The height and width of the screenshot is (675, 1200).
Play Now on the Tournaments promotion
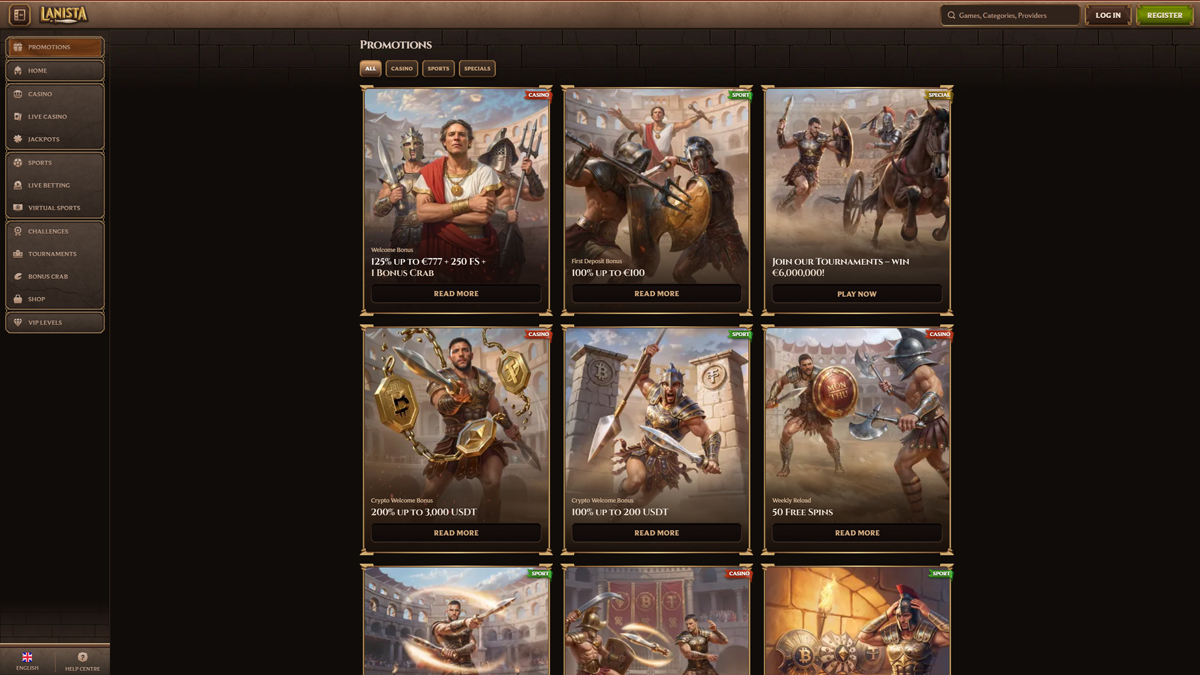[x=857, y=294]
